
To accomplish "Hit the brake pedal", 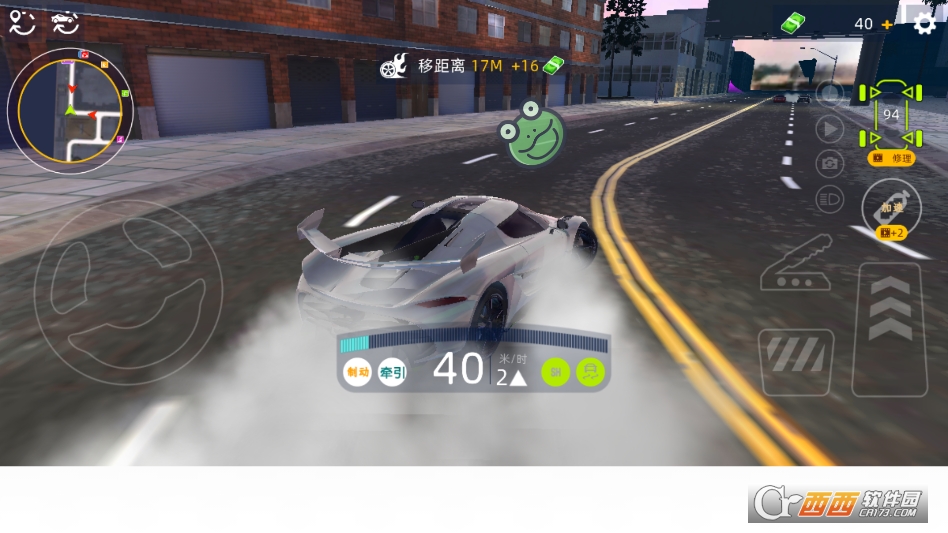I will [x=796, y=363].
